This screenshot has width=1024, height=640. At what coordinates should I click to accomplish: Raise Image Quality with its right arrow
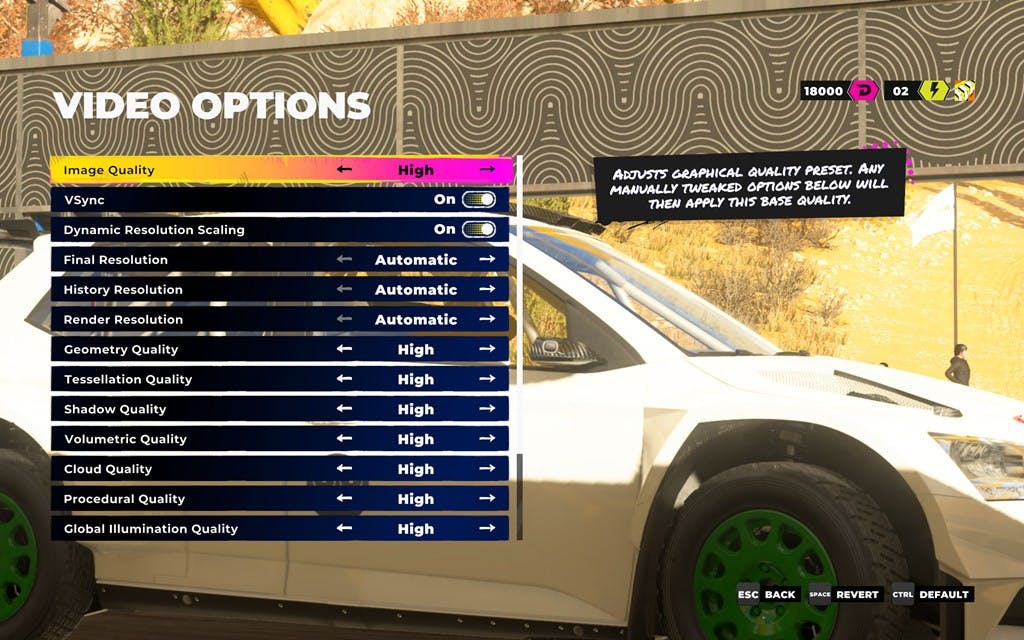point(487,170)
